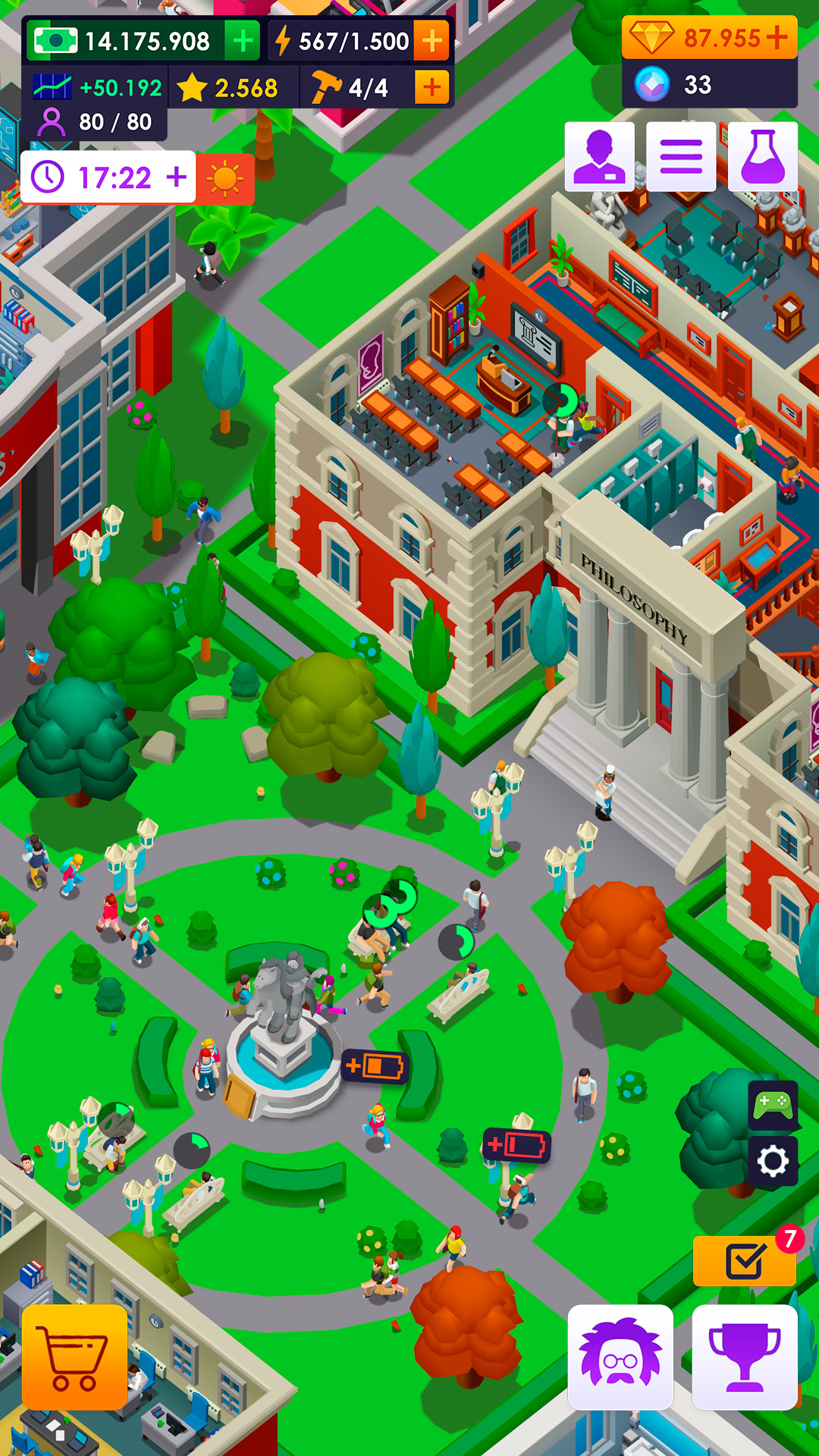The width and height of the screenshot is (819, 1456).
Task: Open the research flask menu
Action: (x=763, y=156)
